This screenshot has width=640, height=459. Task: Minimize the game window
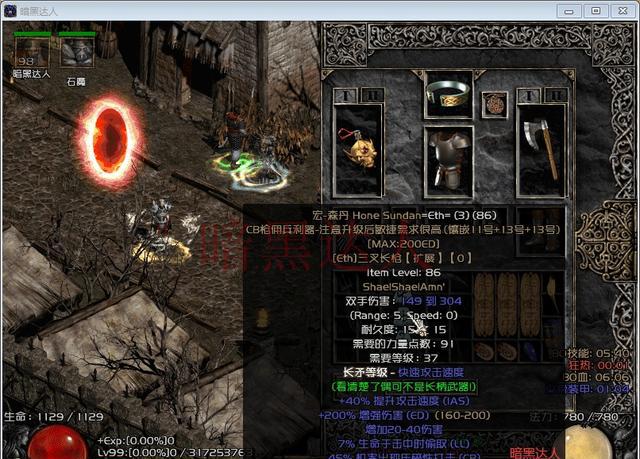(573, 10)
